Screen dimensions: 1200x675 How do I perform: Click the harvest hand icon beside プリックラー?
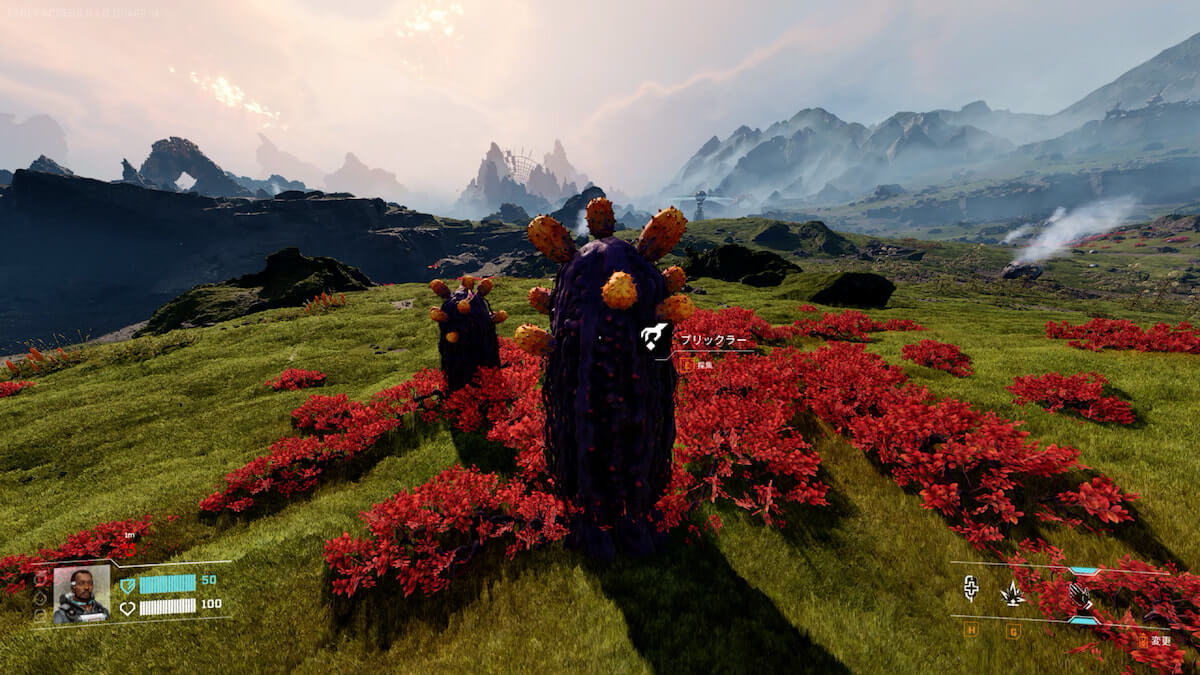[x=655, y=338]
